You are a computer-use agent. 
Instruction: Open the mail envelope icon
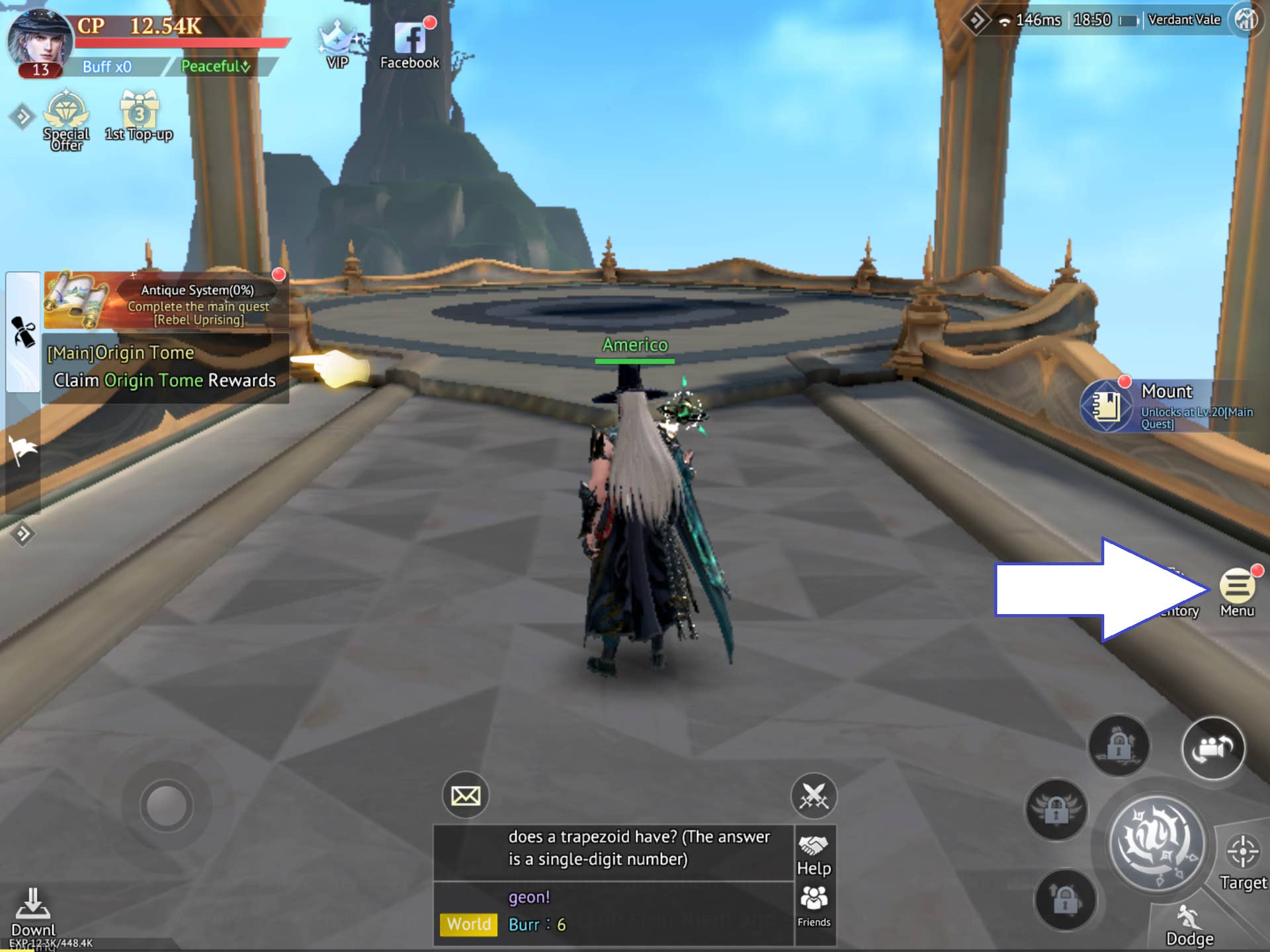[466, 795]
